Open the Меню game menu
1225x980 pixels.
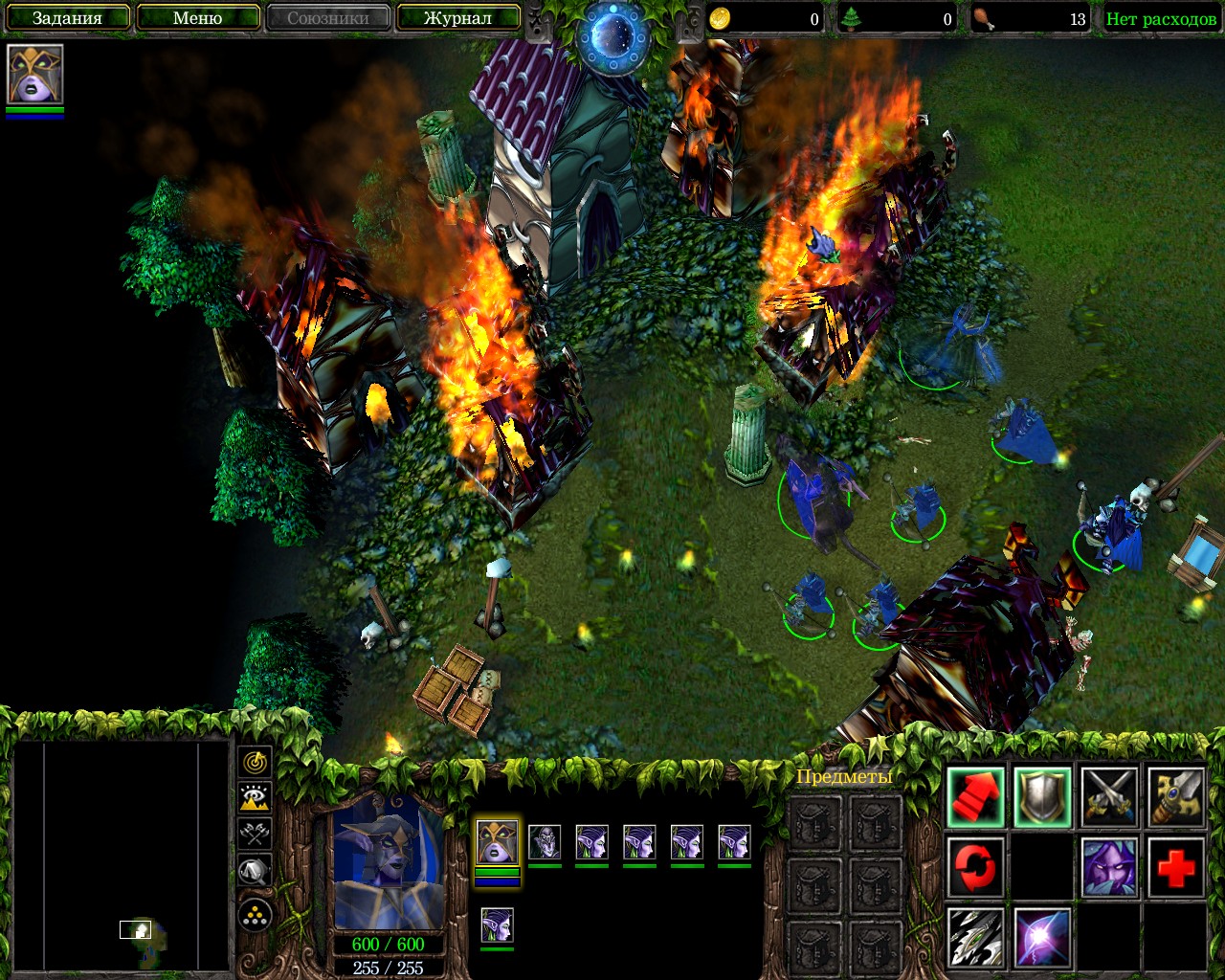[x=198, y=18]
